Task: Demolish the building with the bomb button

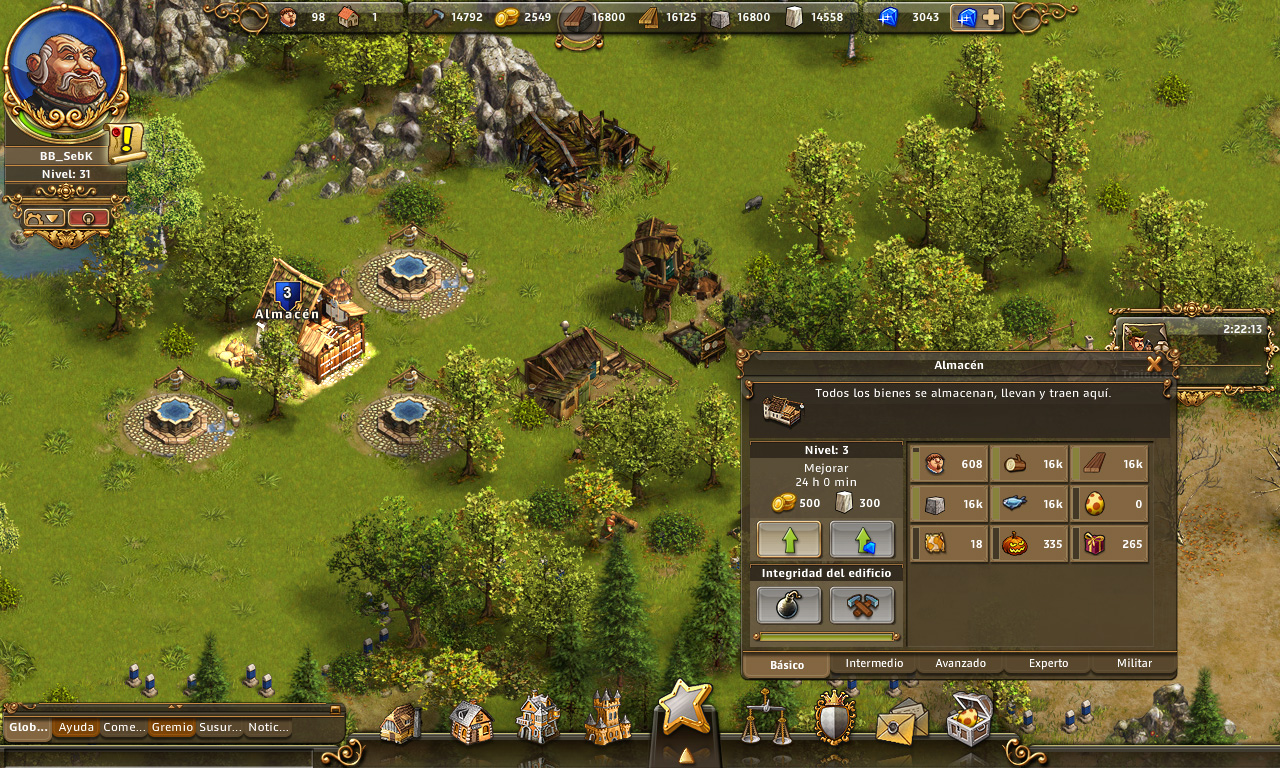Action: [789, 605]
